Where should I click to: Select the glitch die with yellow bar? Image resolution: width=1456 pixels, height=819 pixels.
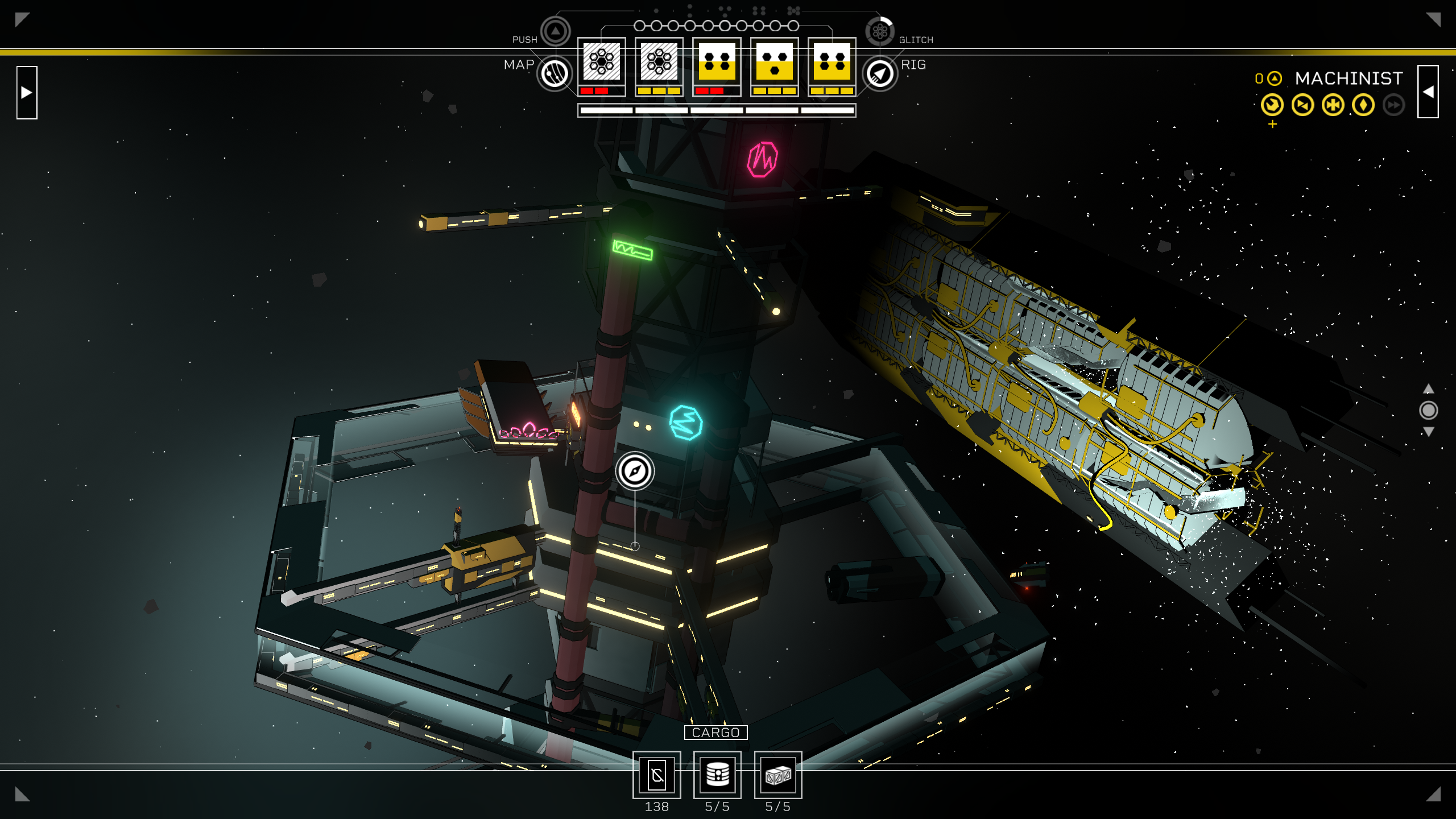[x=659, y=63]
